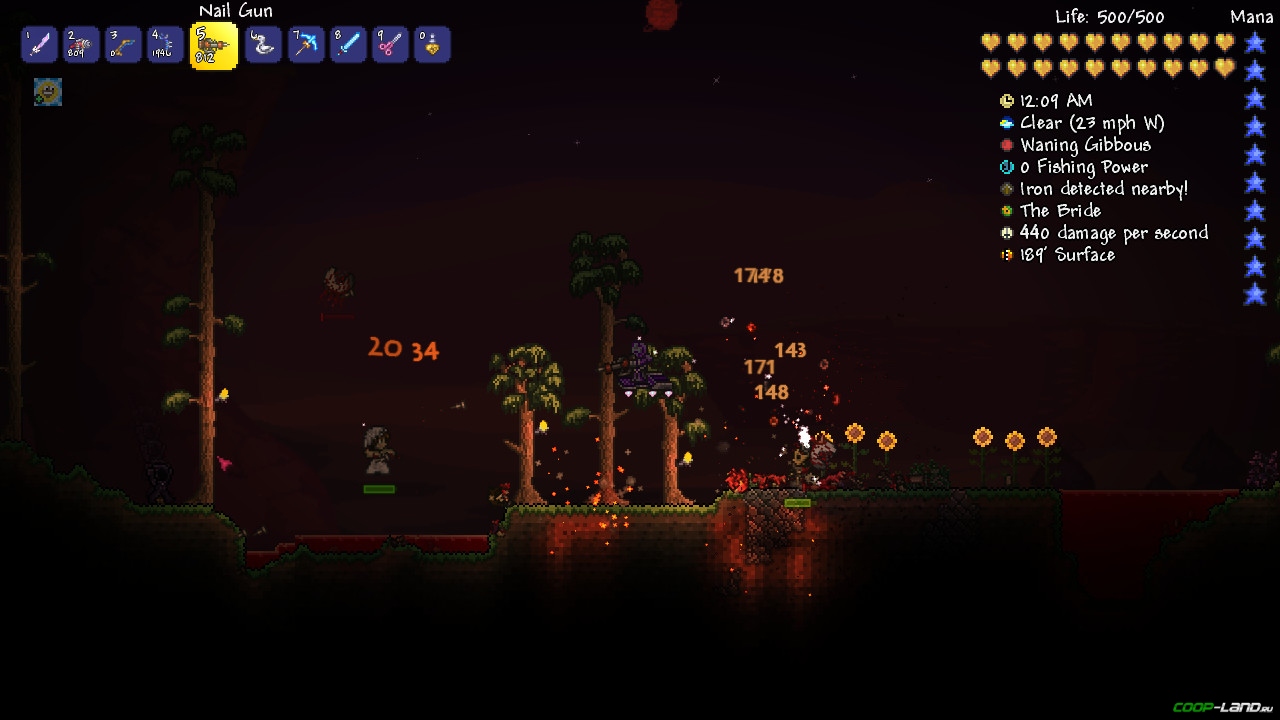Select the pink scissors slot
Image resolution: width=1280 pixels, height=720 pixels.
pos(389,45)
